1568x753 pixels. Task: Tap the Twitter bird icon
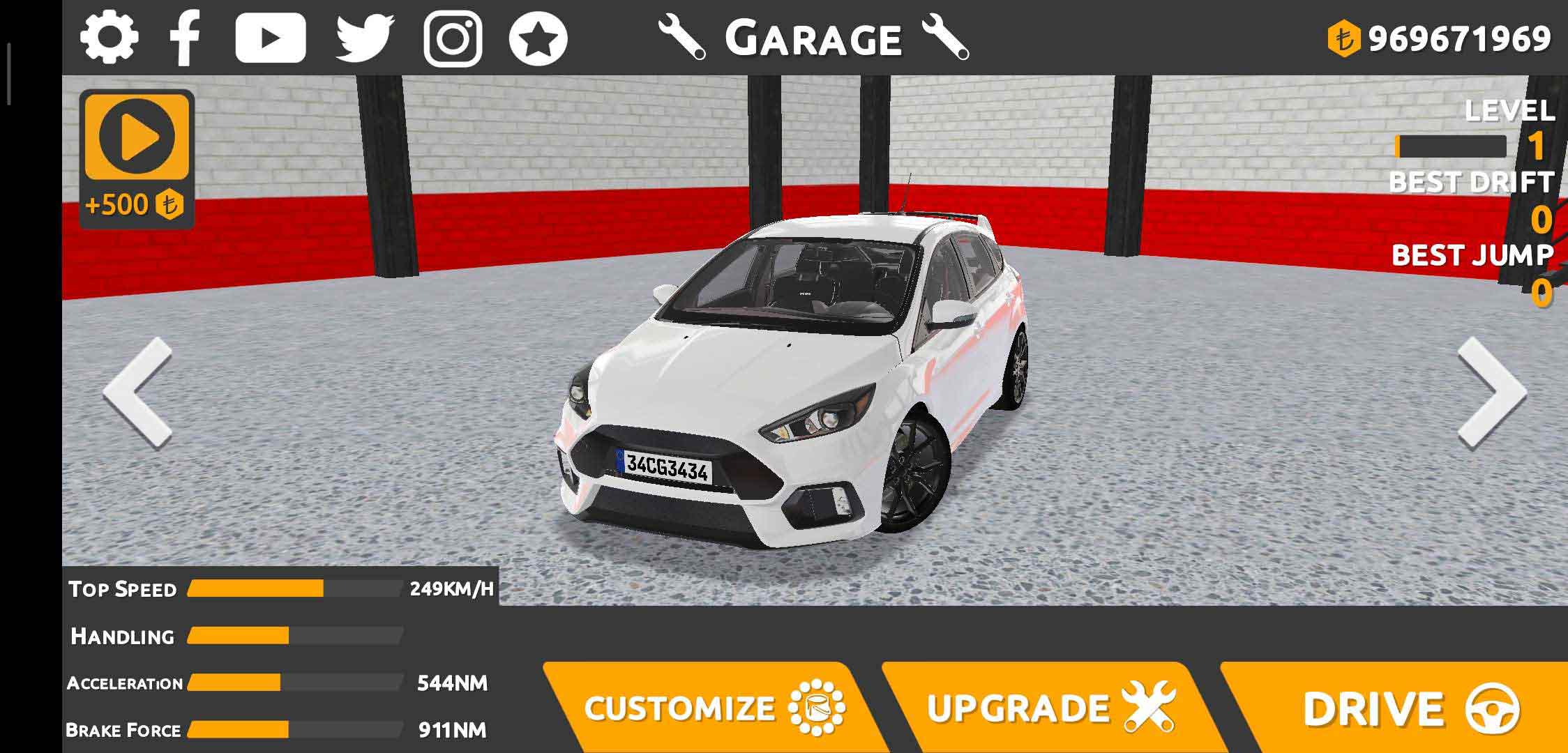365,39
